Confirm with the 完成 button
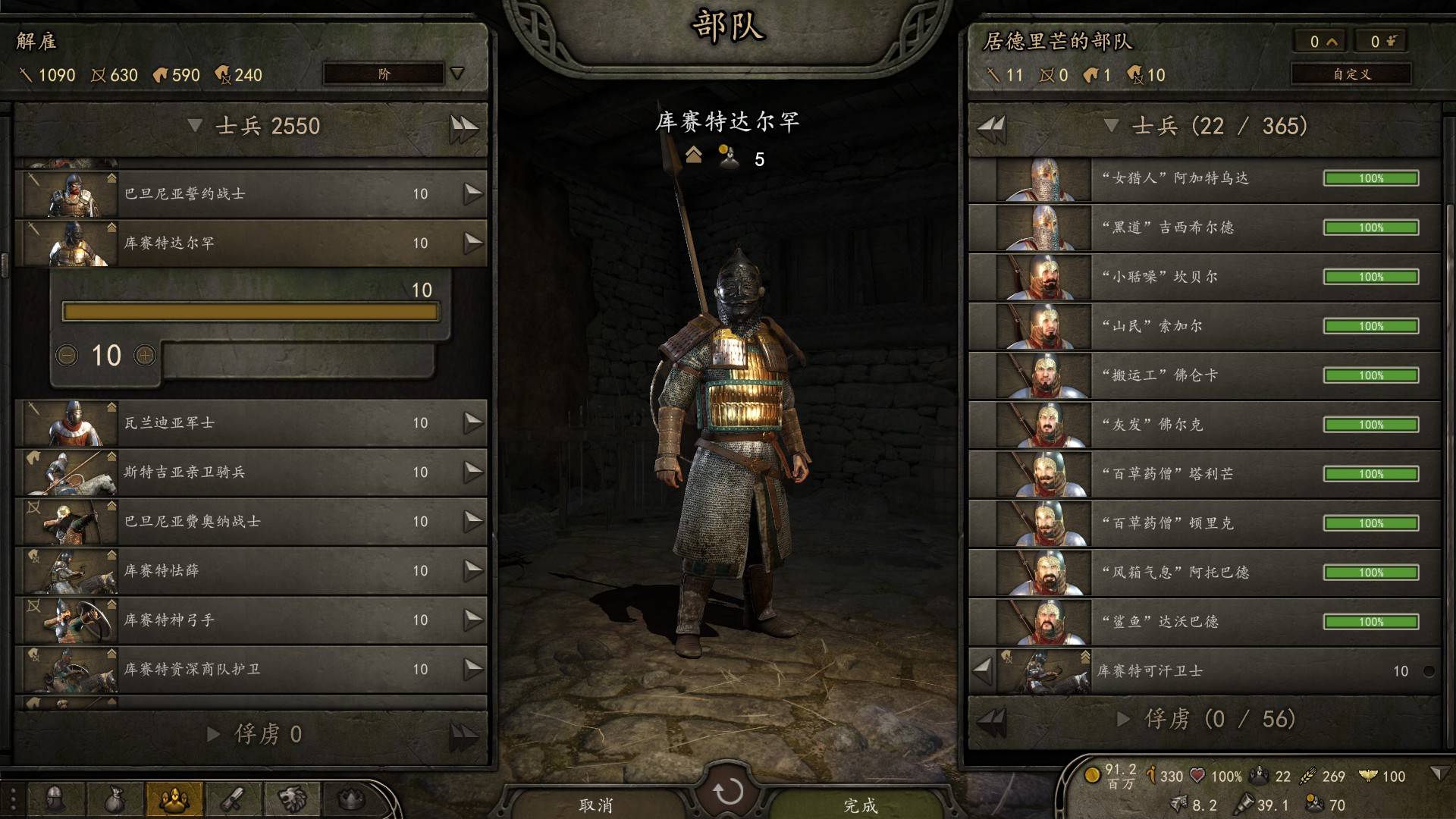 pyautogui.click(x=861, y=804)
